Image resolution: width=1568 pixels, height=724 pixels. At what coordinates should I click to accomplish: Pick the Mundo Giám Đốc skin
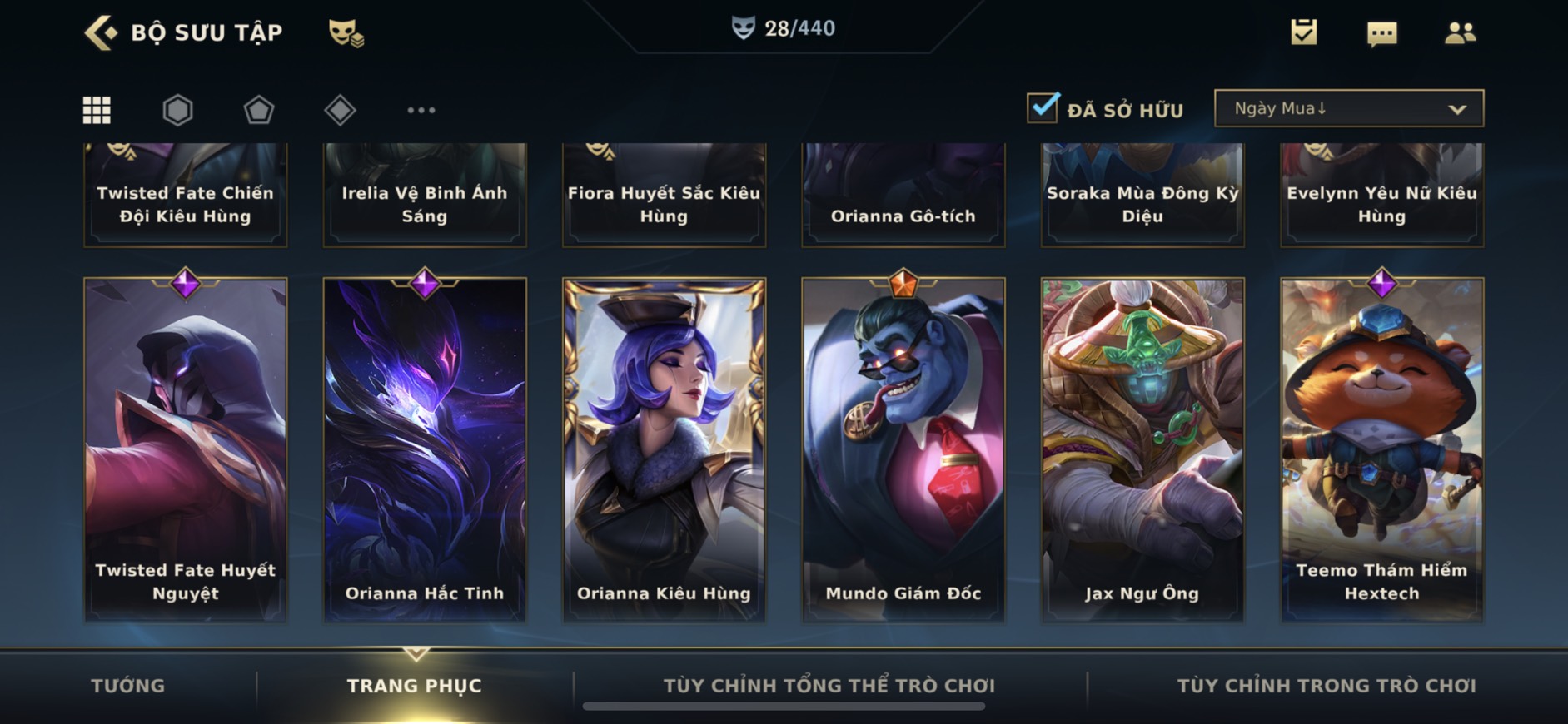[903, 449]
